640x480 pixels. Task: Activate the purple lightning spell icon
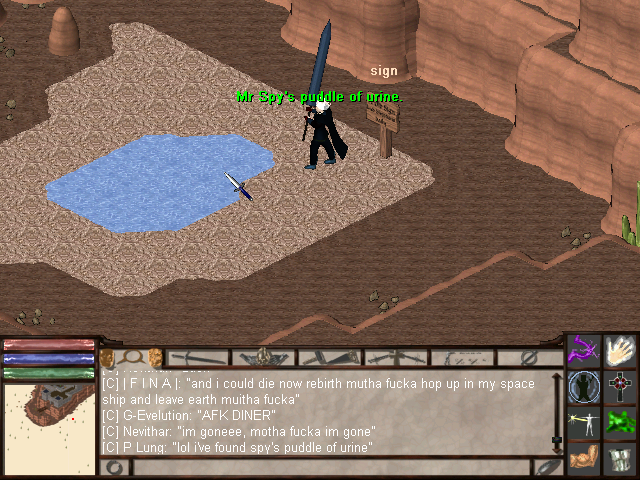tap(584, 351)
